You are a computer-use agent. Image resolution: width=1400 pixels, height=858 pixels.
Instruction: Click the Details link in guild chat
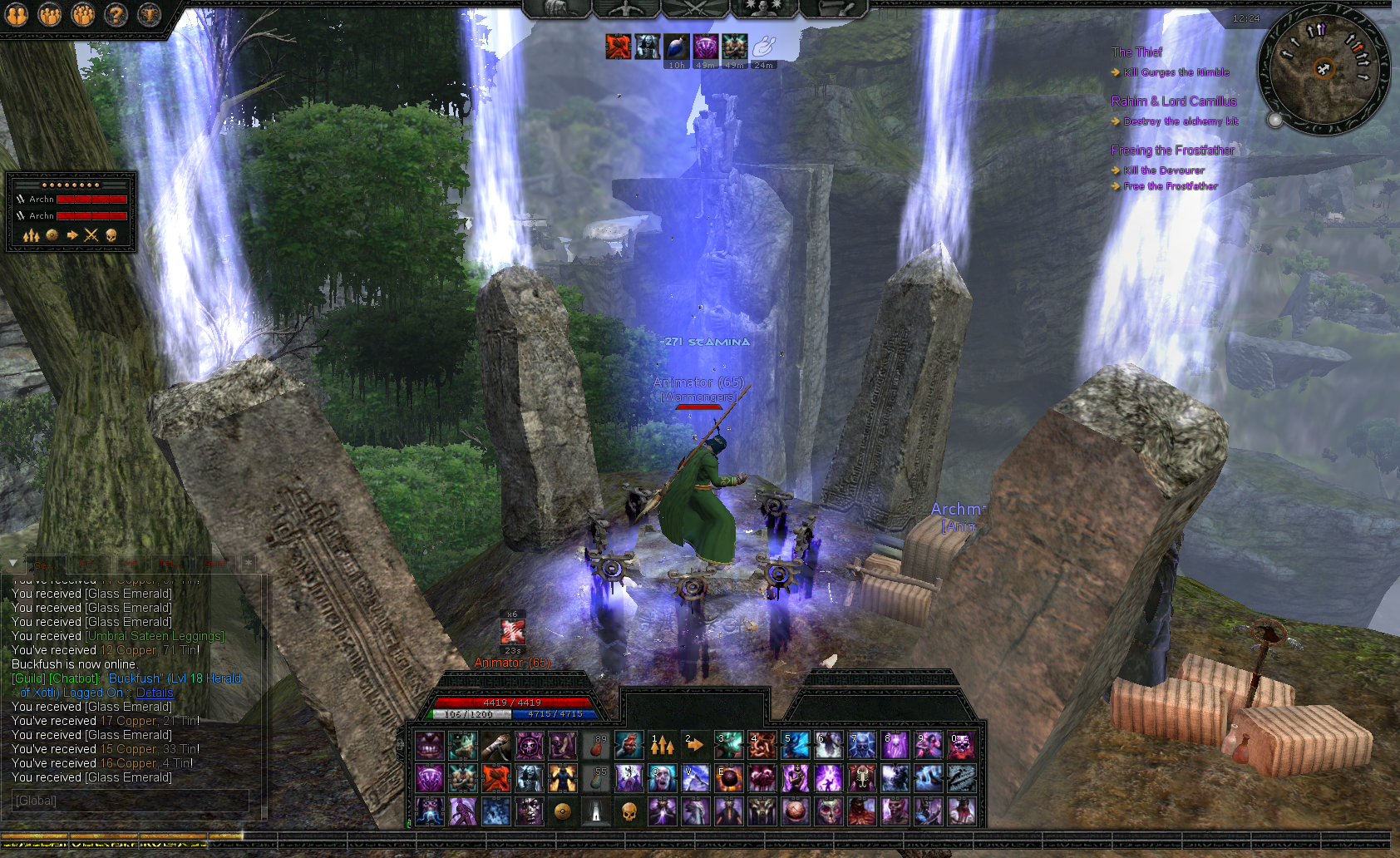[155, 693]
